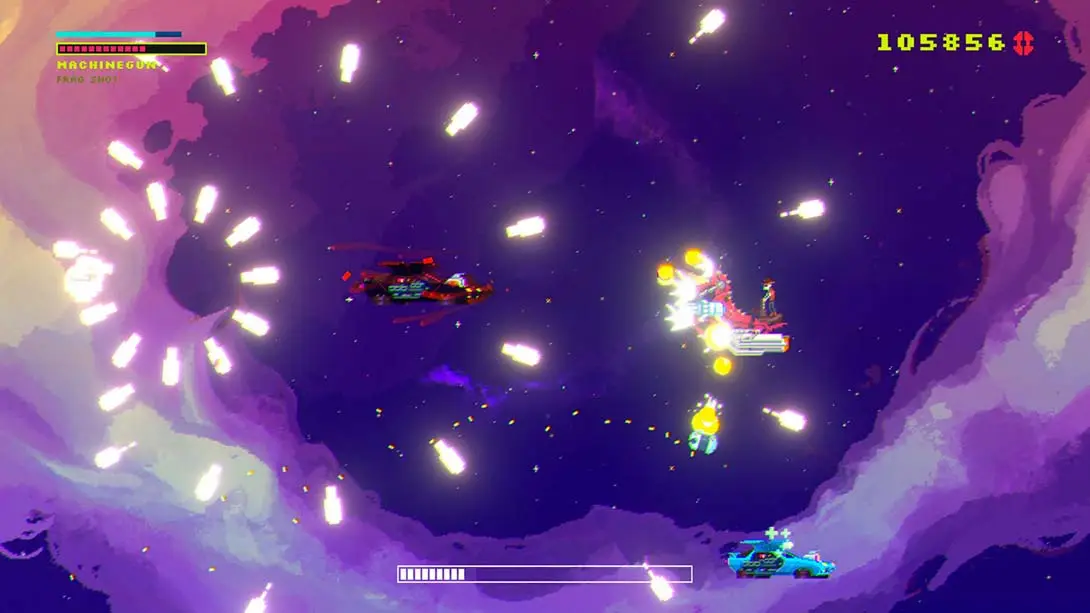
Task: Switch to the FRAG SHOT weapon label
Action: 87,79
